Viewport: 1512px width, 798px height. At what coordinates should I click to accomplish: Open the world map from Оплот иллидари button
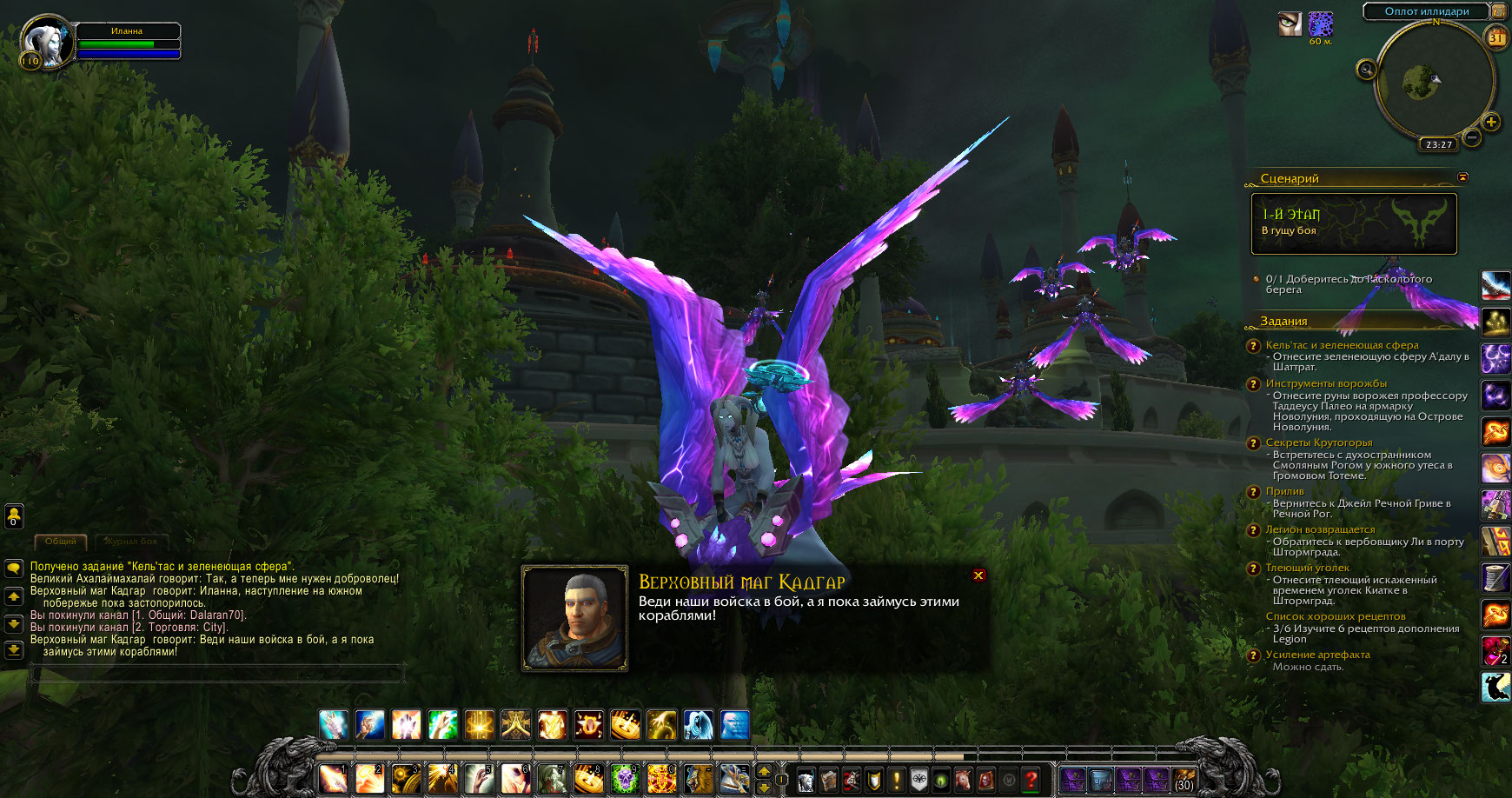click(x=1427, y=11)
